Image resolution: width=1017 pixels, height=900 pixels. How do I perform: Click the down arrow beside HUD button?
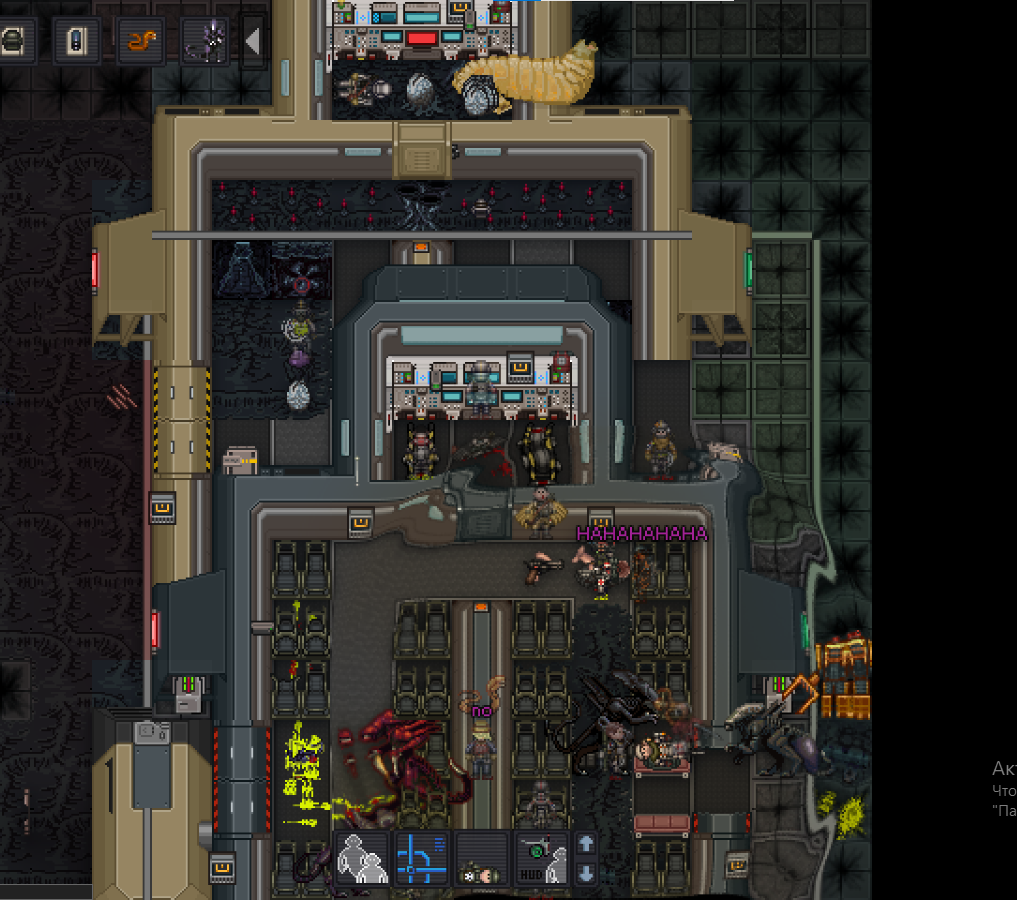pyautogui.click(x=587, y=873)
